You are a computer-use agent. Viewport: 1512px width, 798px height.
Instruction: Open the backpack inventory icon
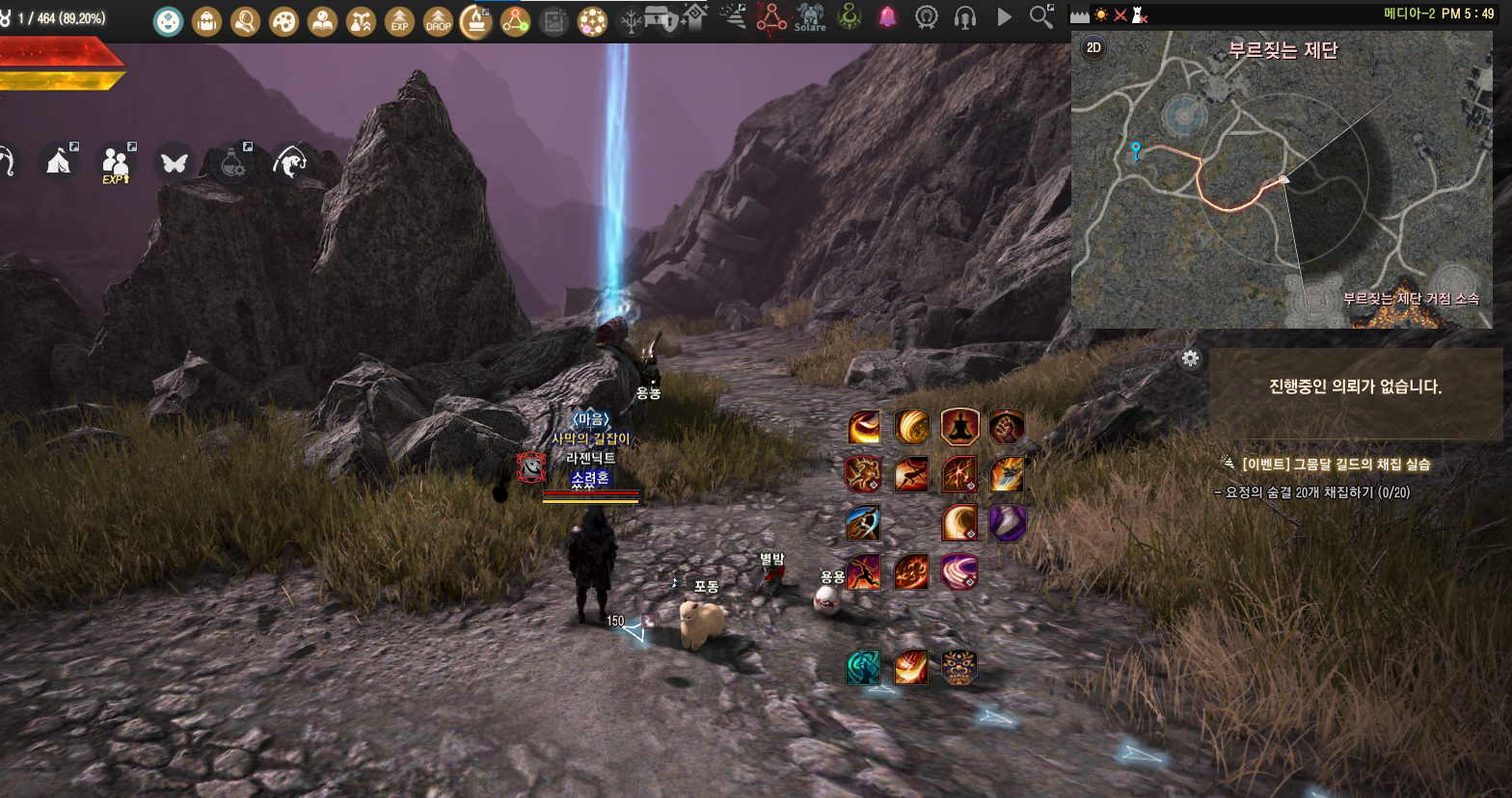(206, 20)
